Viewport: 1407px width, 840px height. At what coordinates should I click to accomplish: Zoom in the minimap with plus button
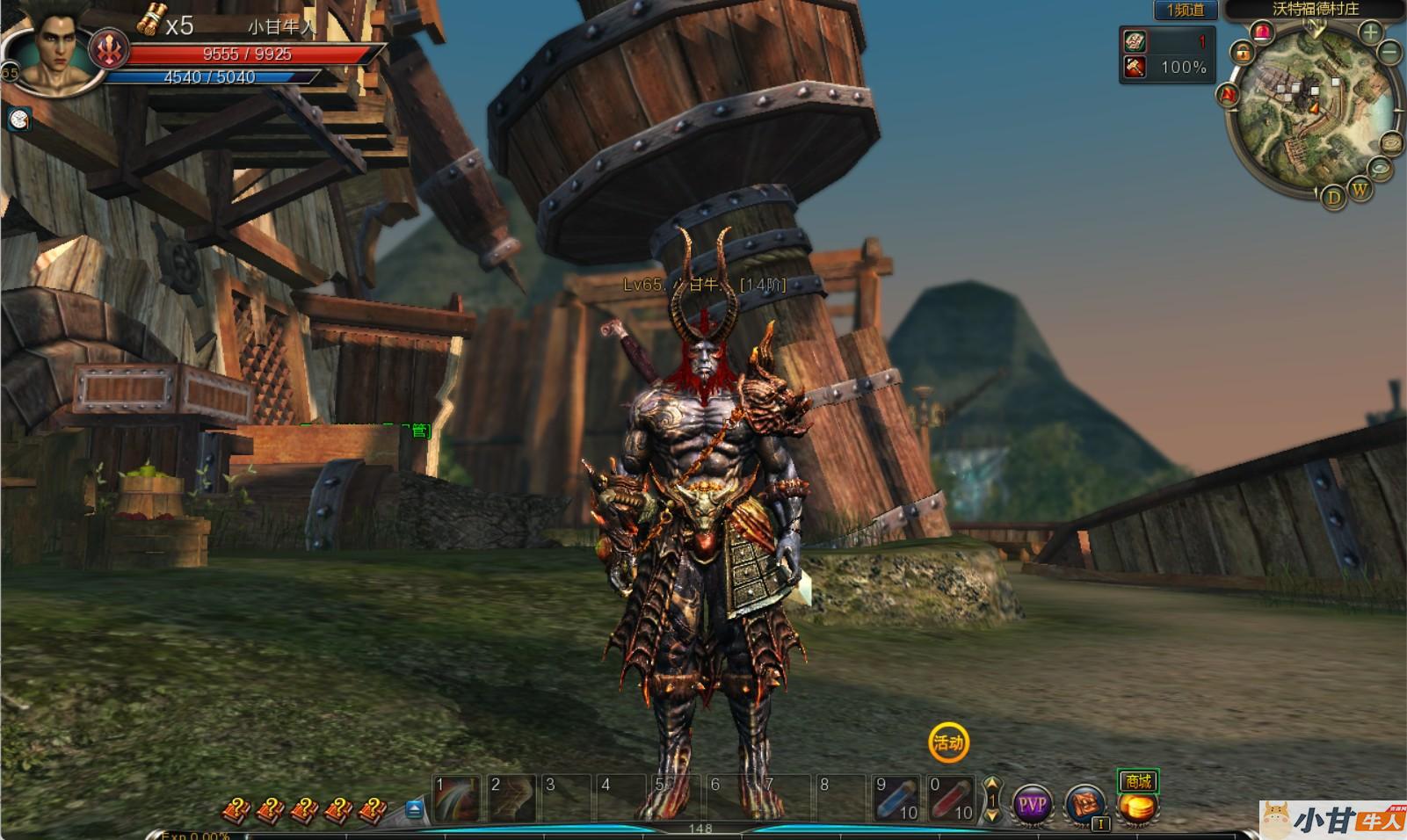point(1369,33)
